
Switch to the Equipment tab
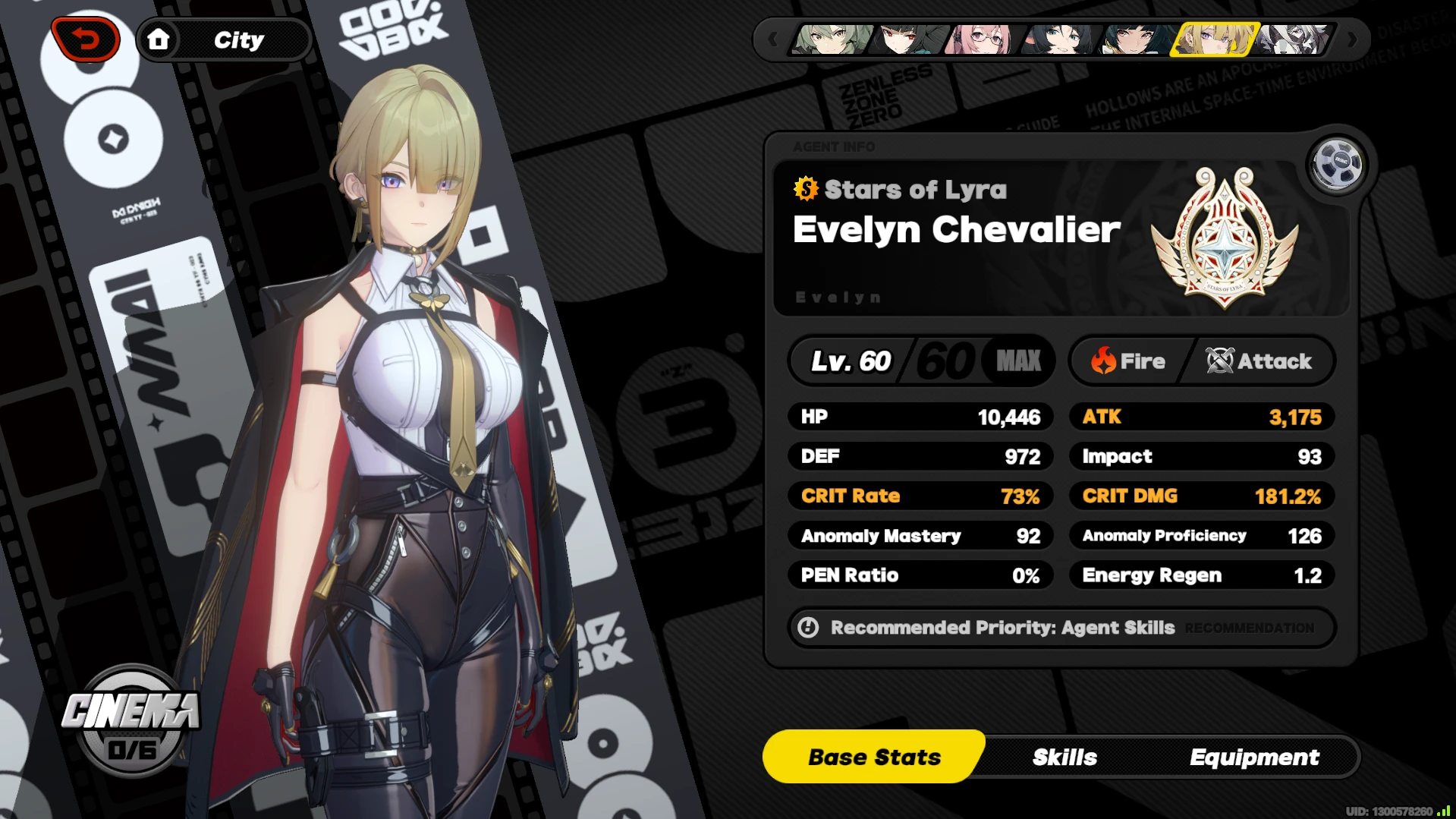[1255, 756]
